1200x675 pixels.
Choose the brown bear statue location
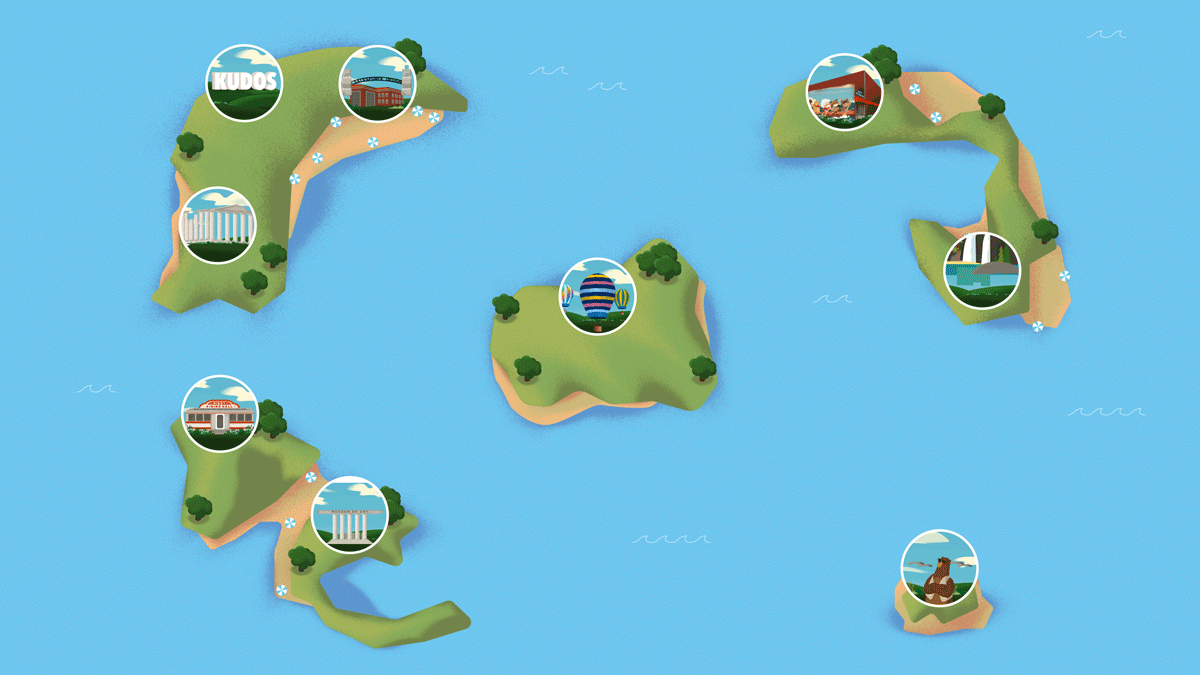(x=939, y=568)
